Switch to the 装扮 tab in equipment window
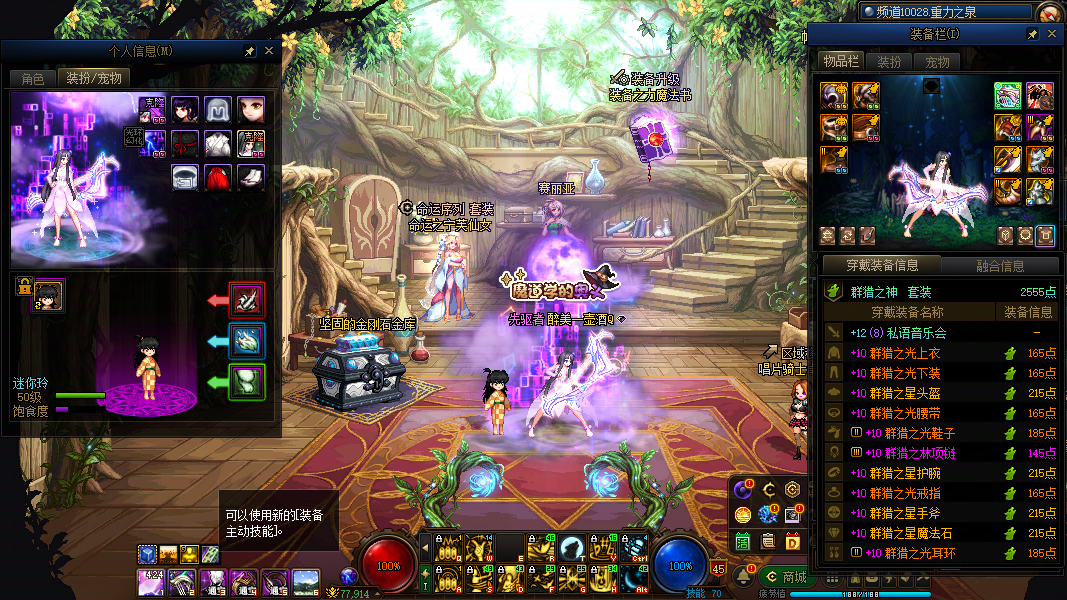This screenshot has height=600, width=1067. 889,62
